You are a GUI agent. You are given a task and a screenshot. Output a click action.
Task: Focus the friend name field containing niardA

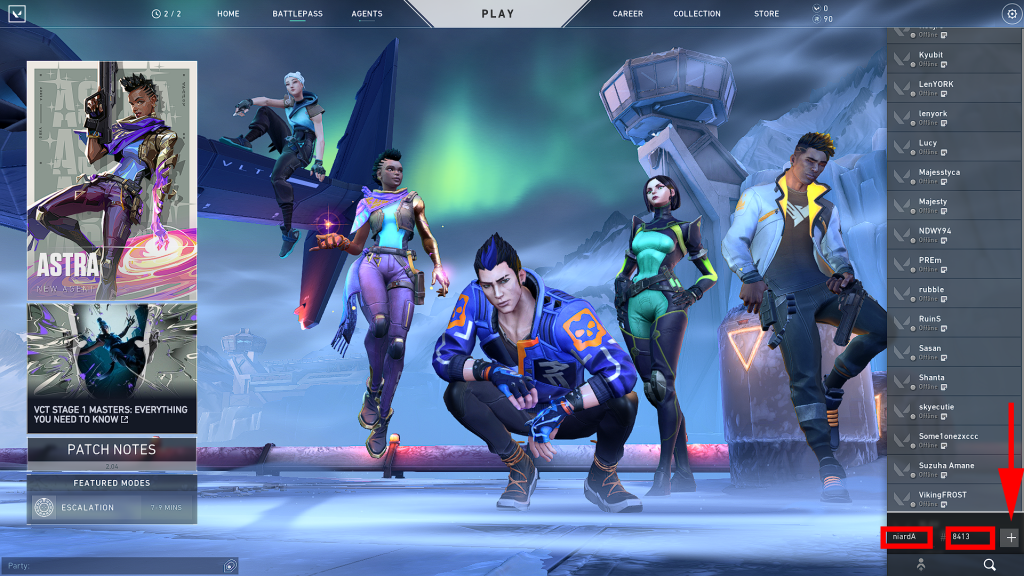tap(907, 537)
